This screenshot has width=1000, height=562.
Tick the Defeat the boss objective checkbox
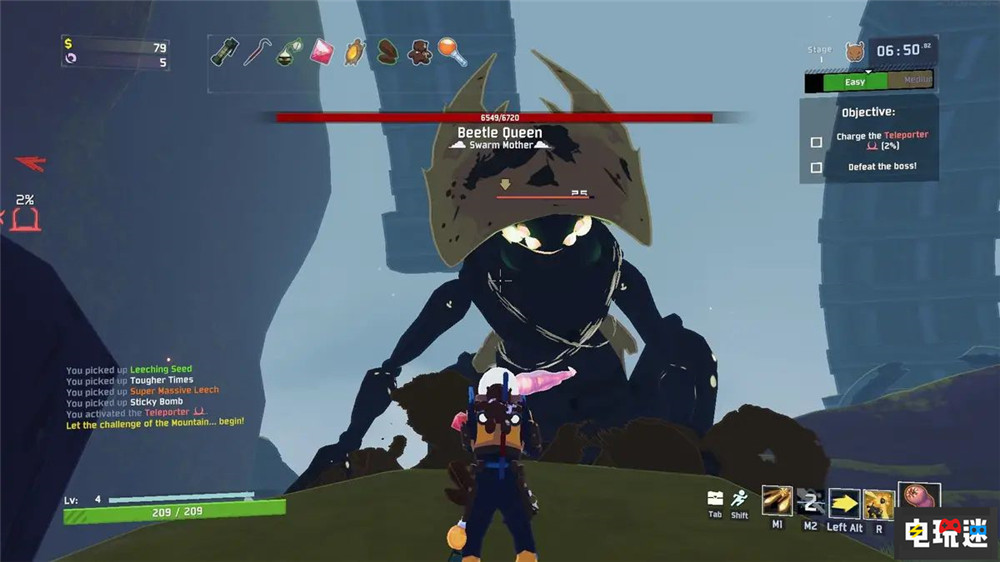coord(816,167)
